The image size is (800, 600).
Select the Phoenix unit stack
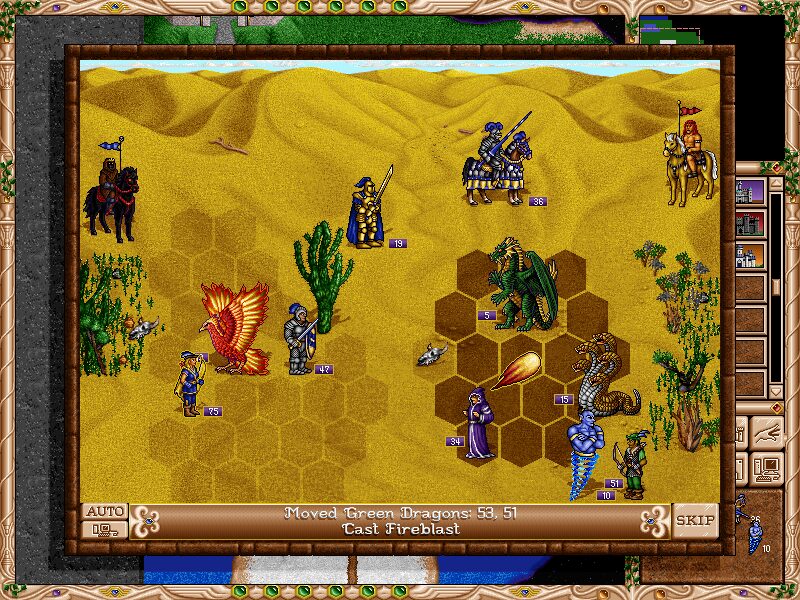tap(236, 328)
